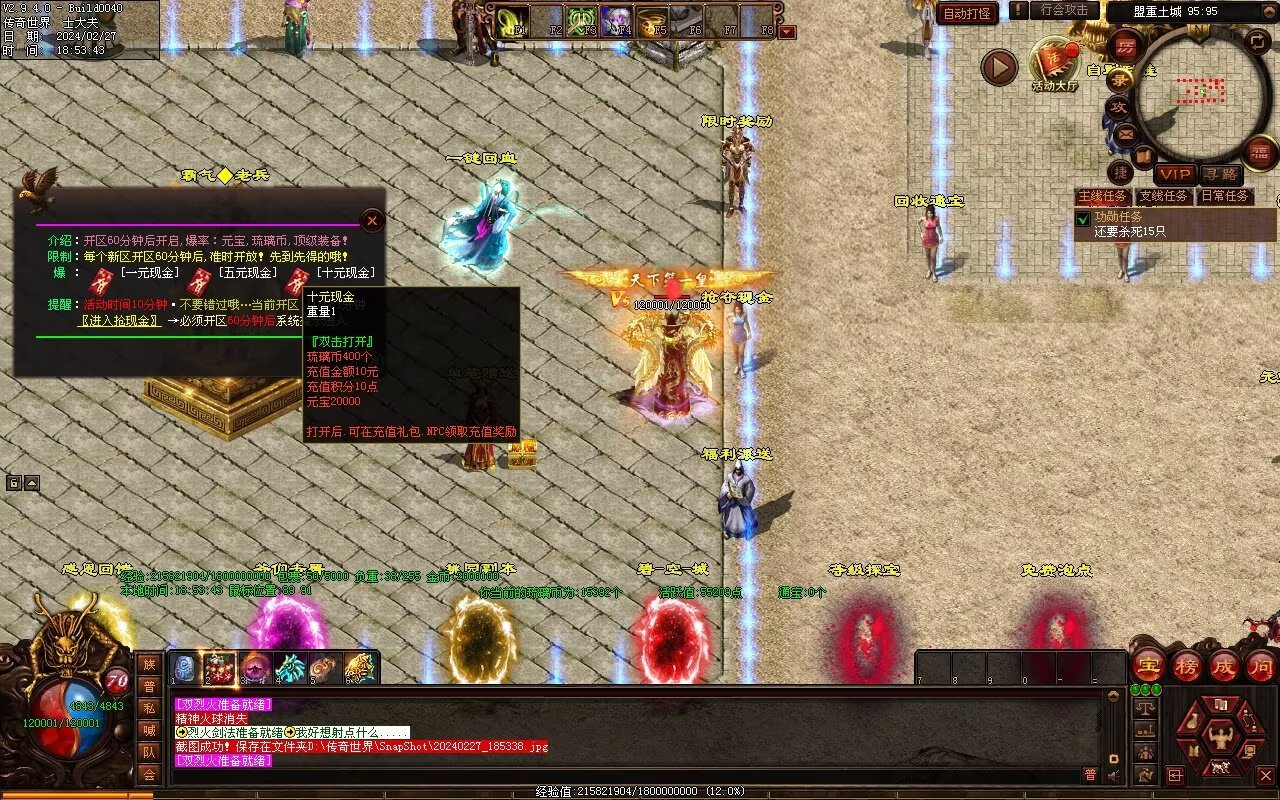1280x800 pixels.
Task: Toggle the 功勋任务 quest checkbox
Action: tap(1082, 218)
